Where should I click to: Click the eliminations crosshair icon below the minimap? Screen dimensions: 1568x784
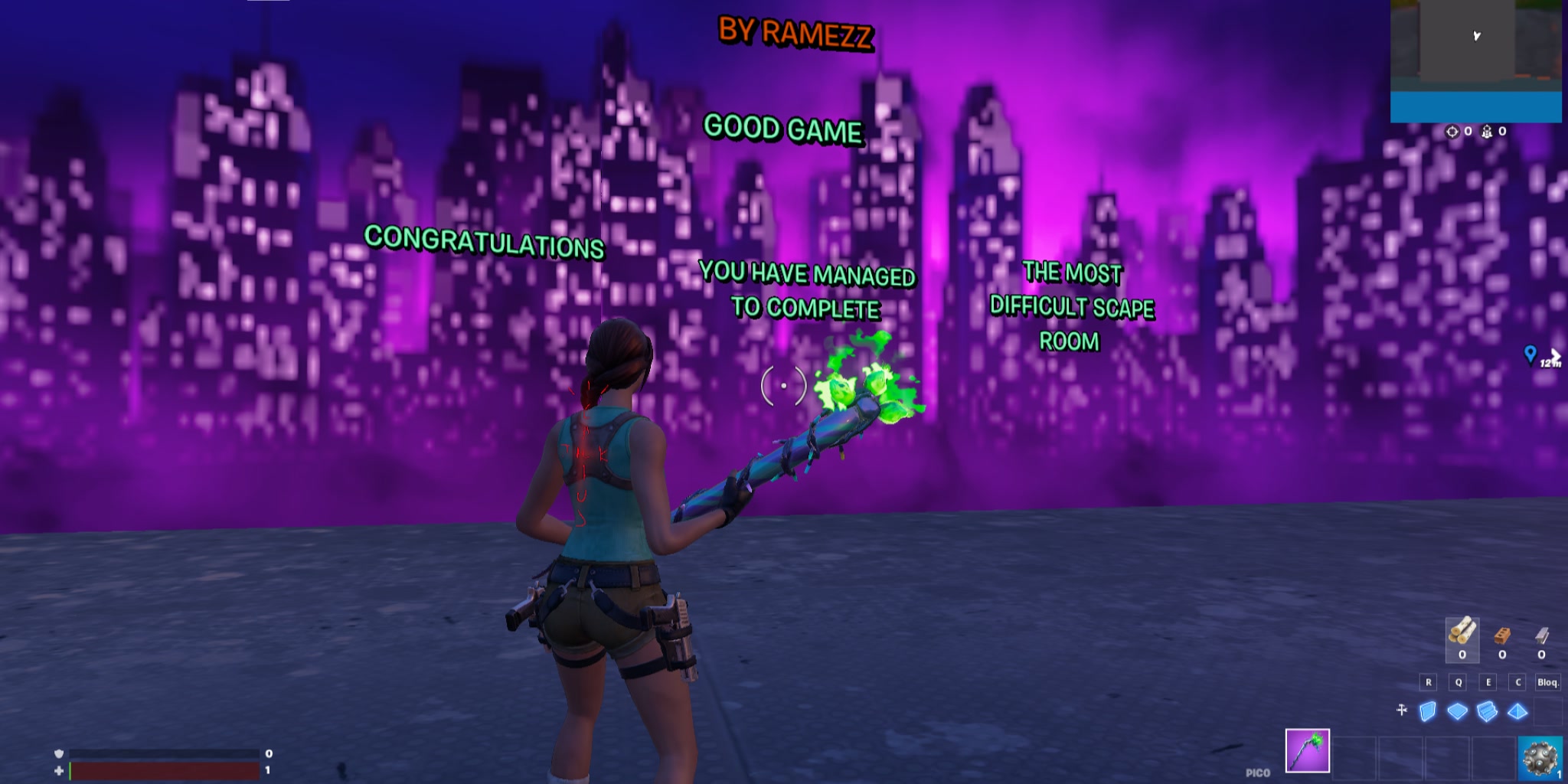(x=1452, y=132)
